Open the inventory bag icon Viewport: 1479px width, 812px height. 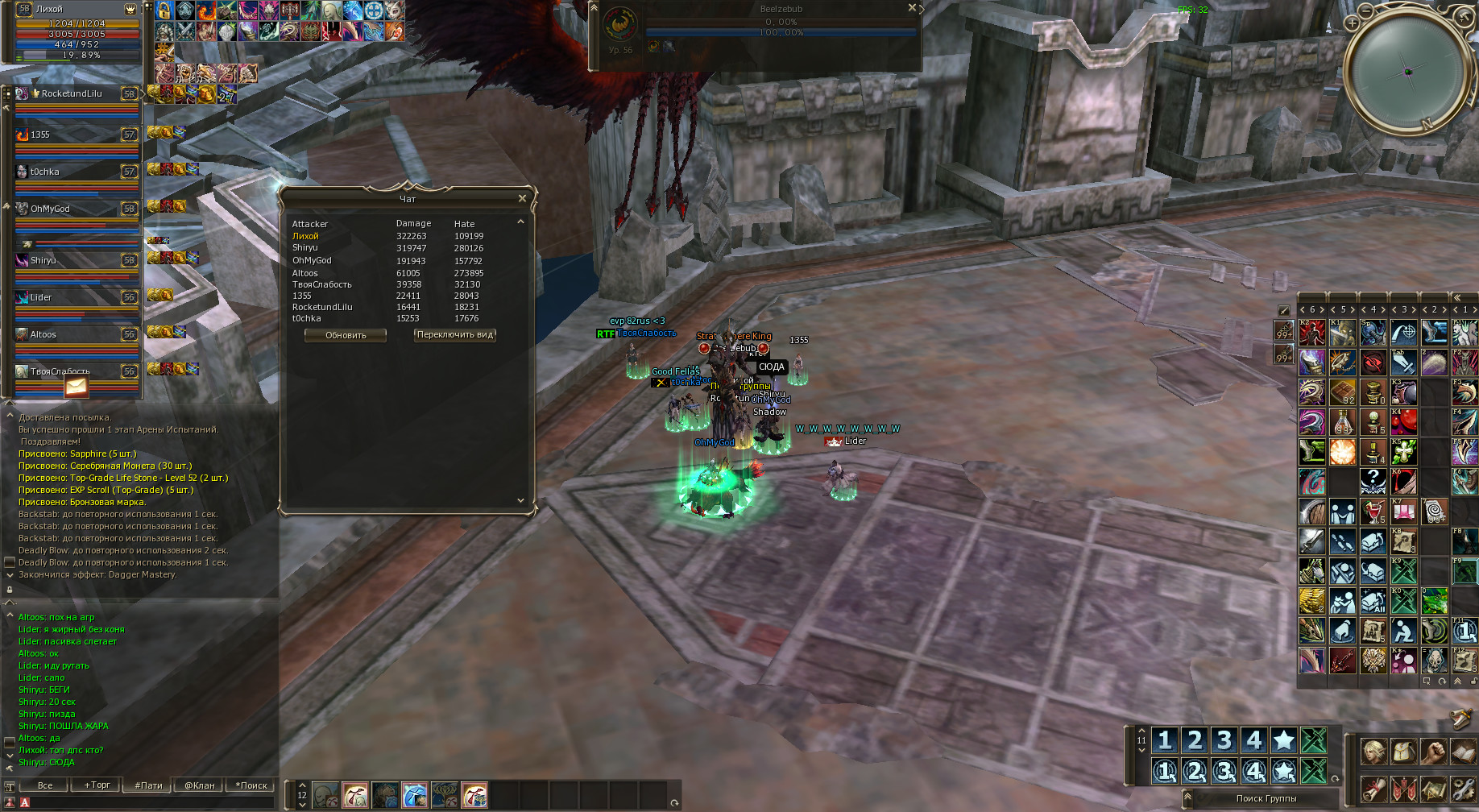(x=1403, y=752)
